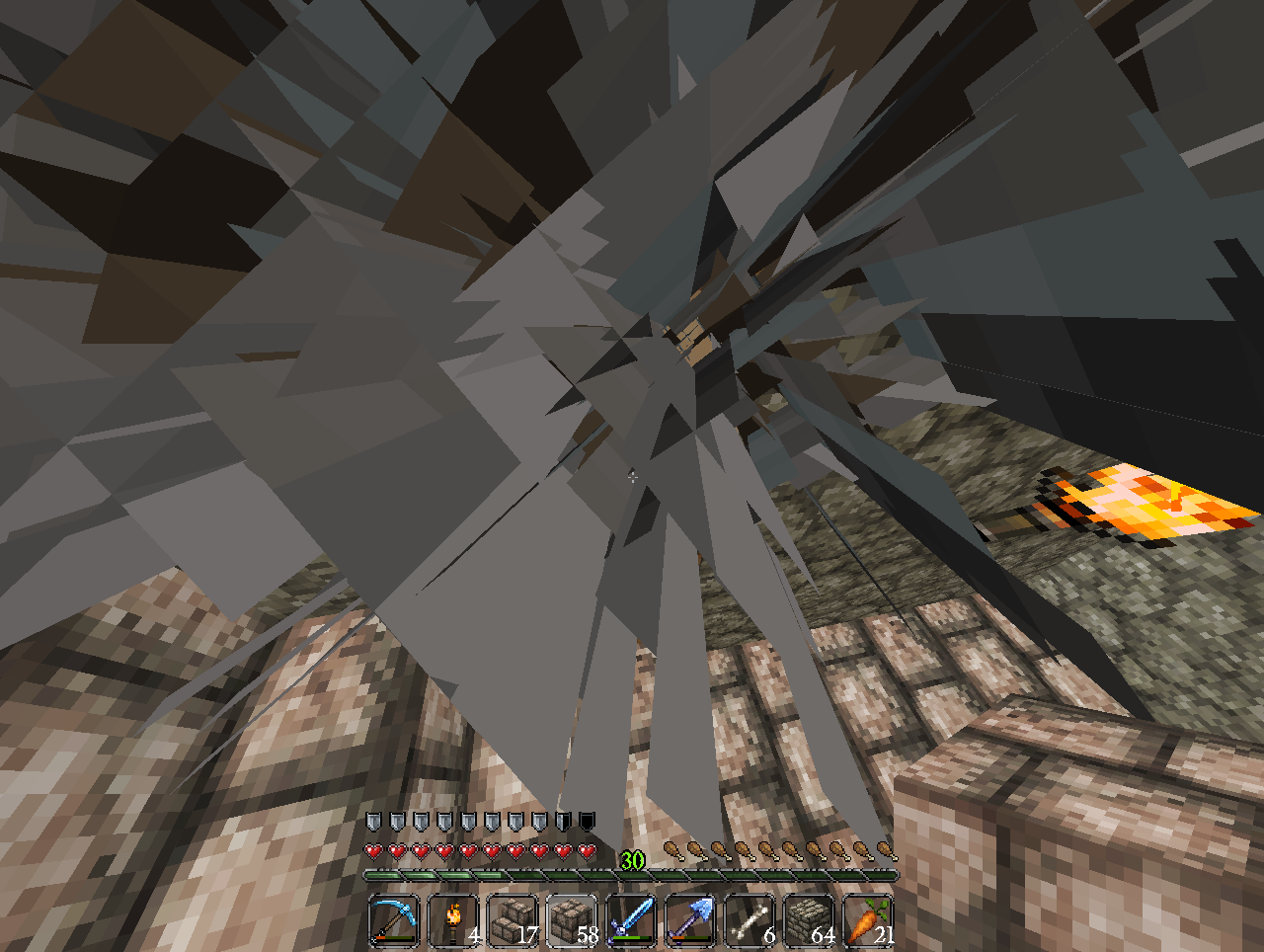Equip the diamond sword from the hotbar
The height and width of the screenshot is (952, 1264).
631,920
